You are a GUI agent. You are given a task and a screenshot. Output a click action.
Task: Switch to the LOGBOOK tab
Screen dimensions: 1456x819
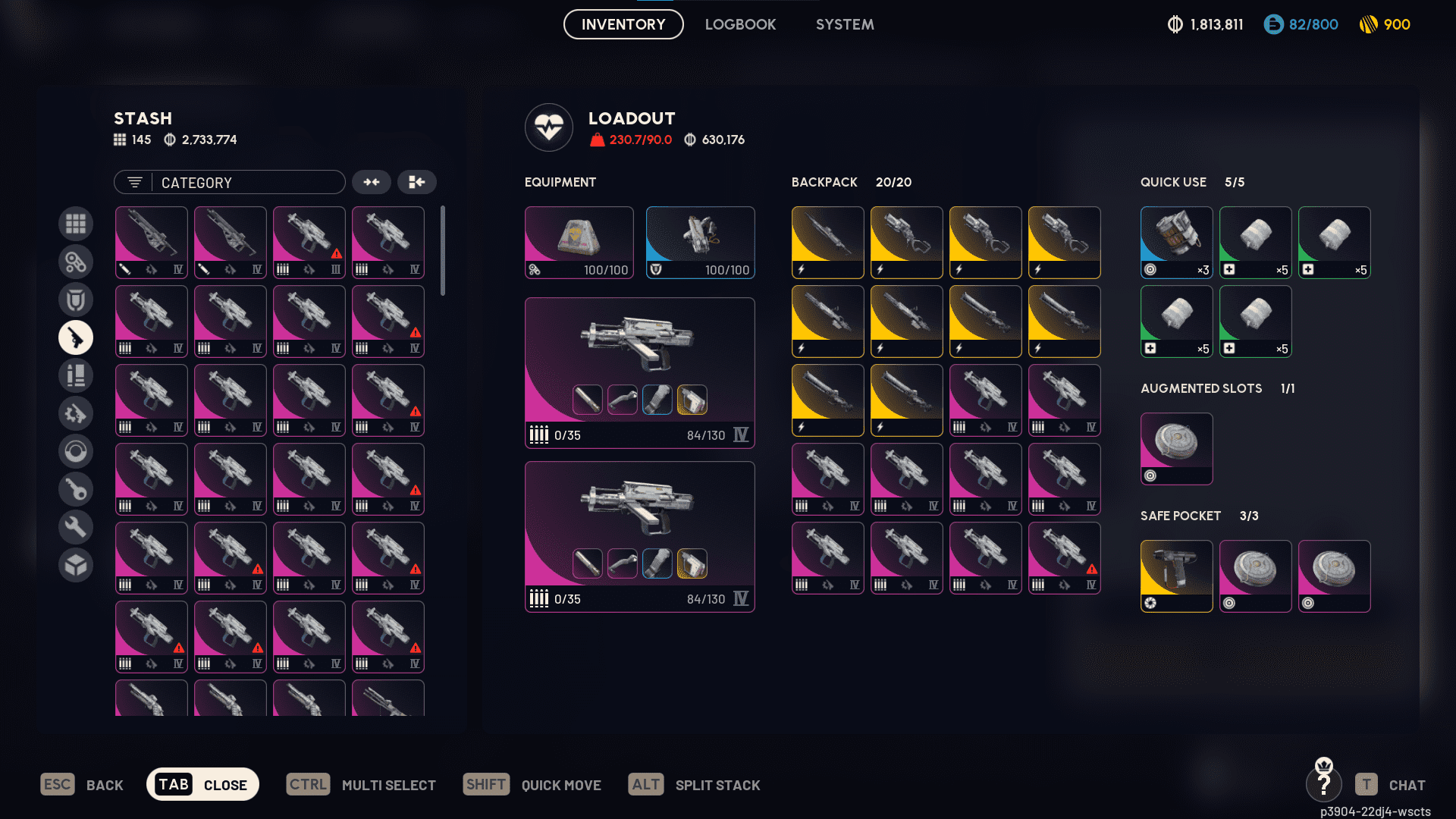[x=740, y=24]
